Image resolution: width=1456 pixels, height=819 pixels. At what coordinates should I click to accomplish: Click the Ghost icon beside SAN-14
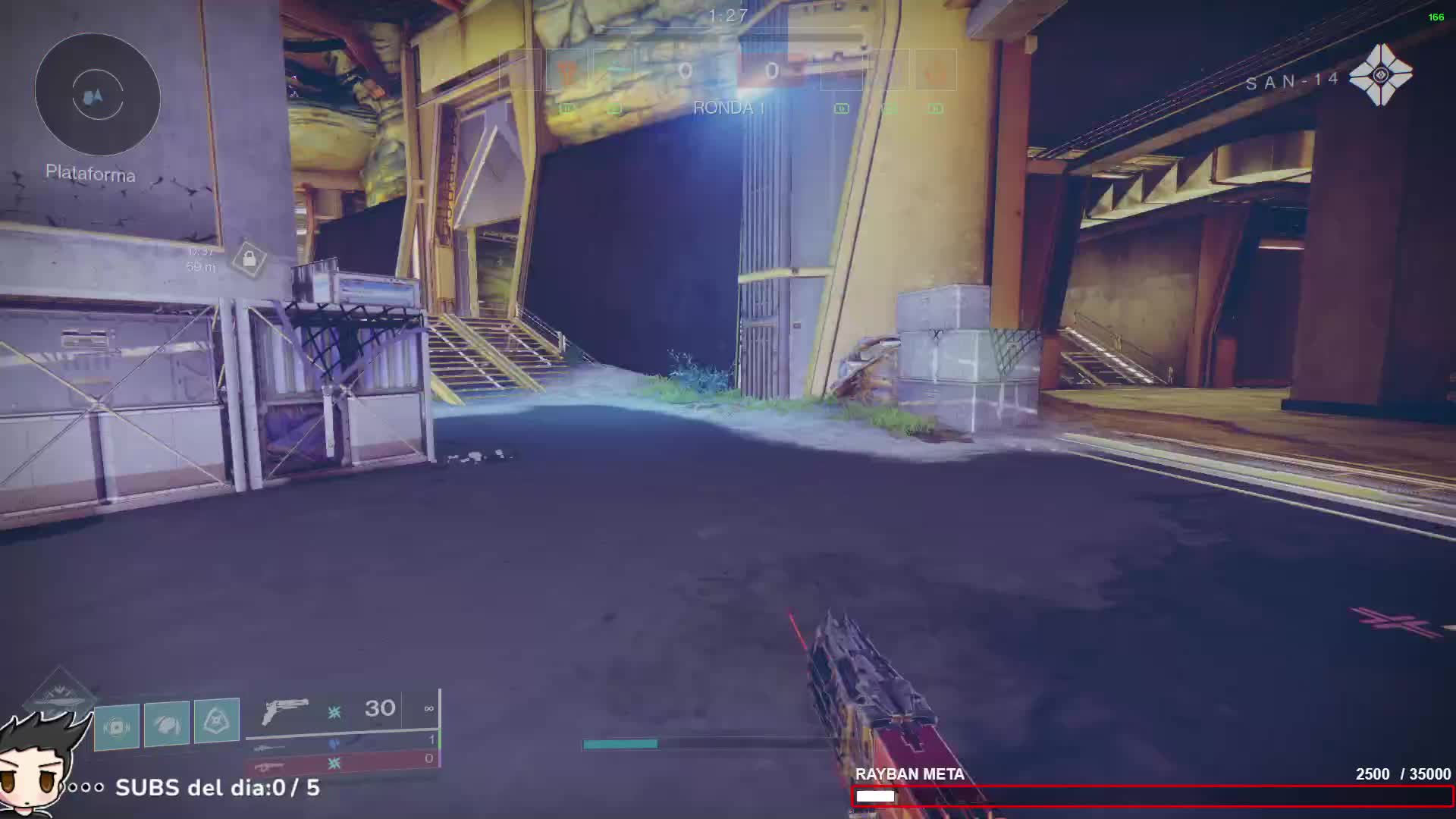click(1380, 74)
